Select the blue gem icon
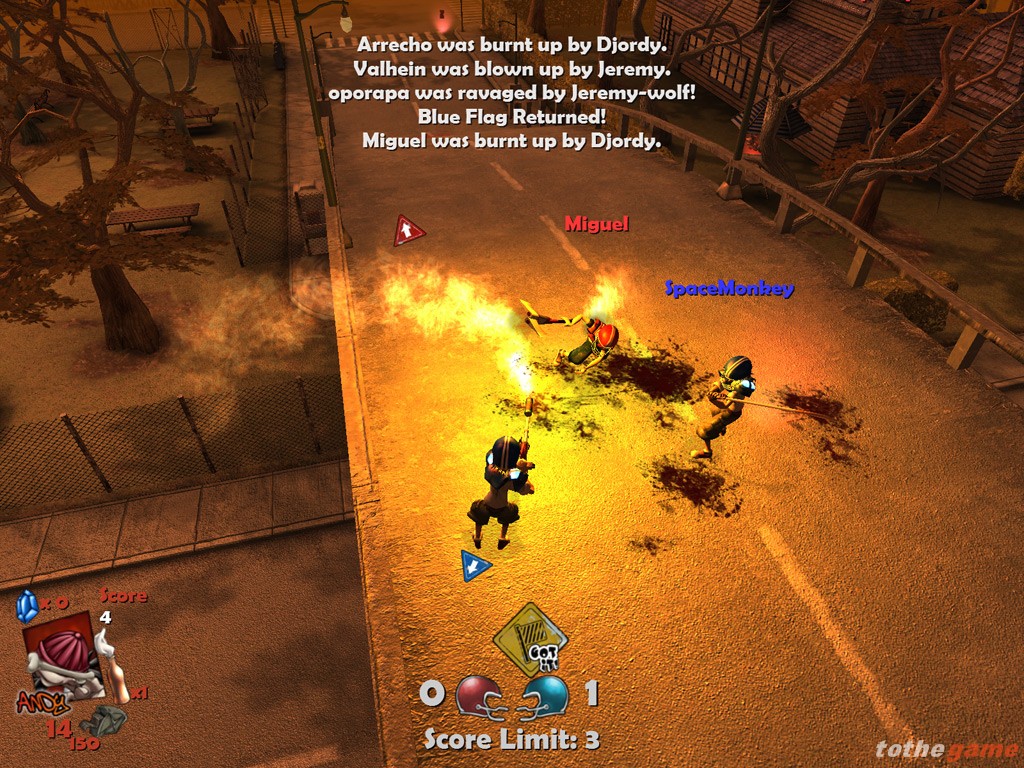Screen dimensions: 1024x768 click(27, 606)
